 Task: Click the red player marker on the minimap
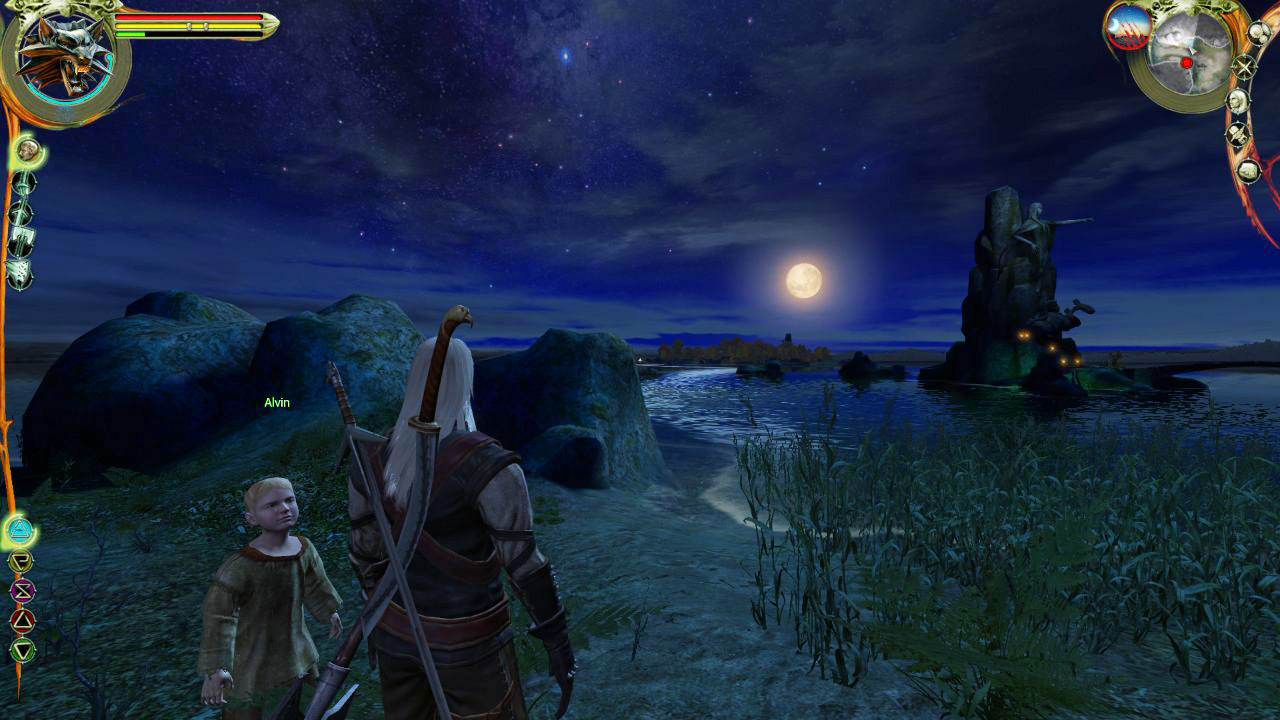(x=1186, y=62)
